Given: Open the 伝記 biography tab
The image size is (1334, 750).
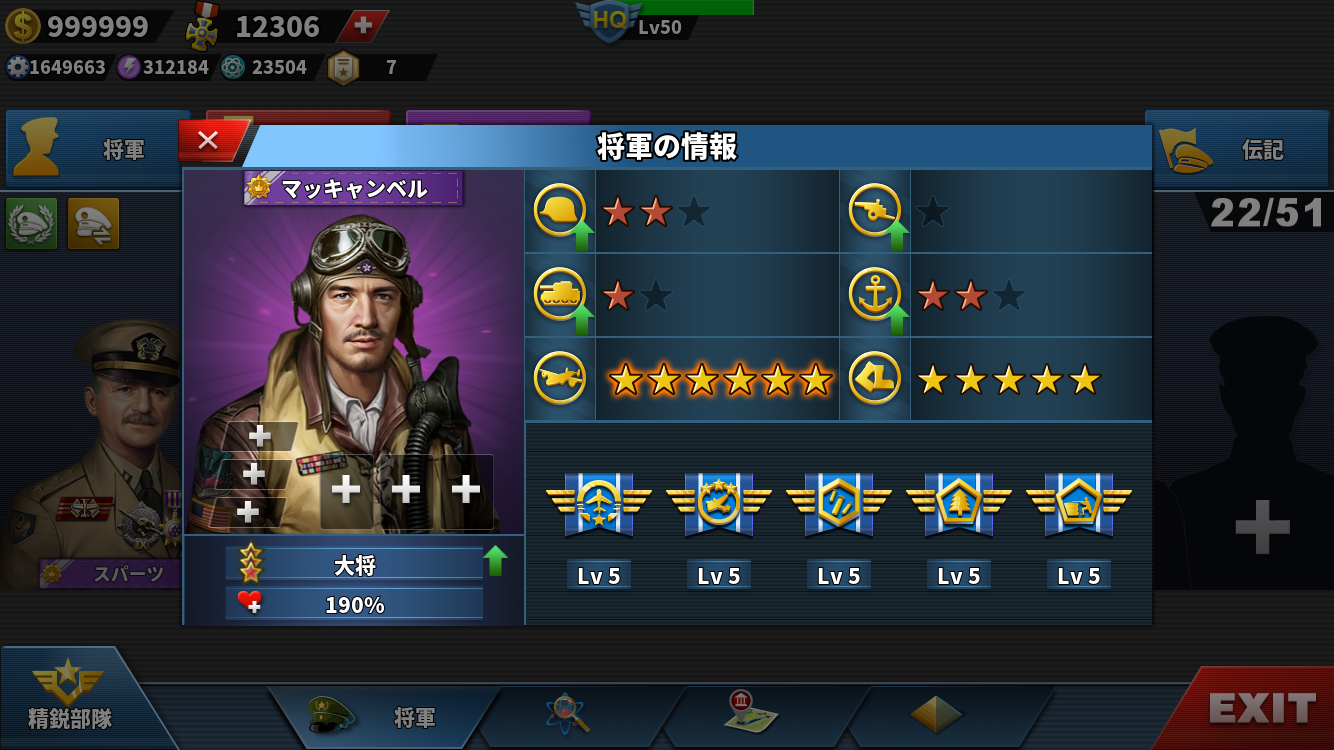Looking at the screenshot, I should point(1240,150).
